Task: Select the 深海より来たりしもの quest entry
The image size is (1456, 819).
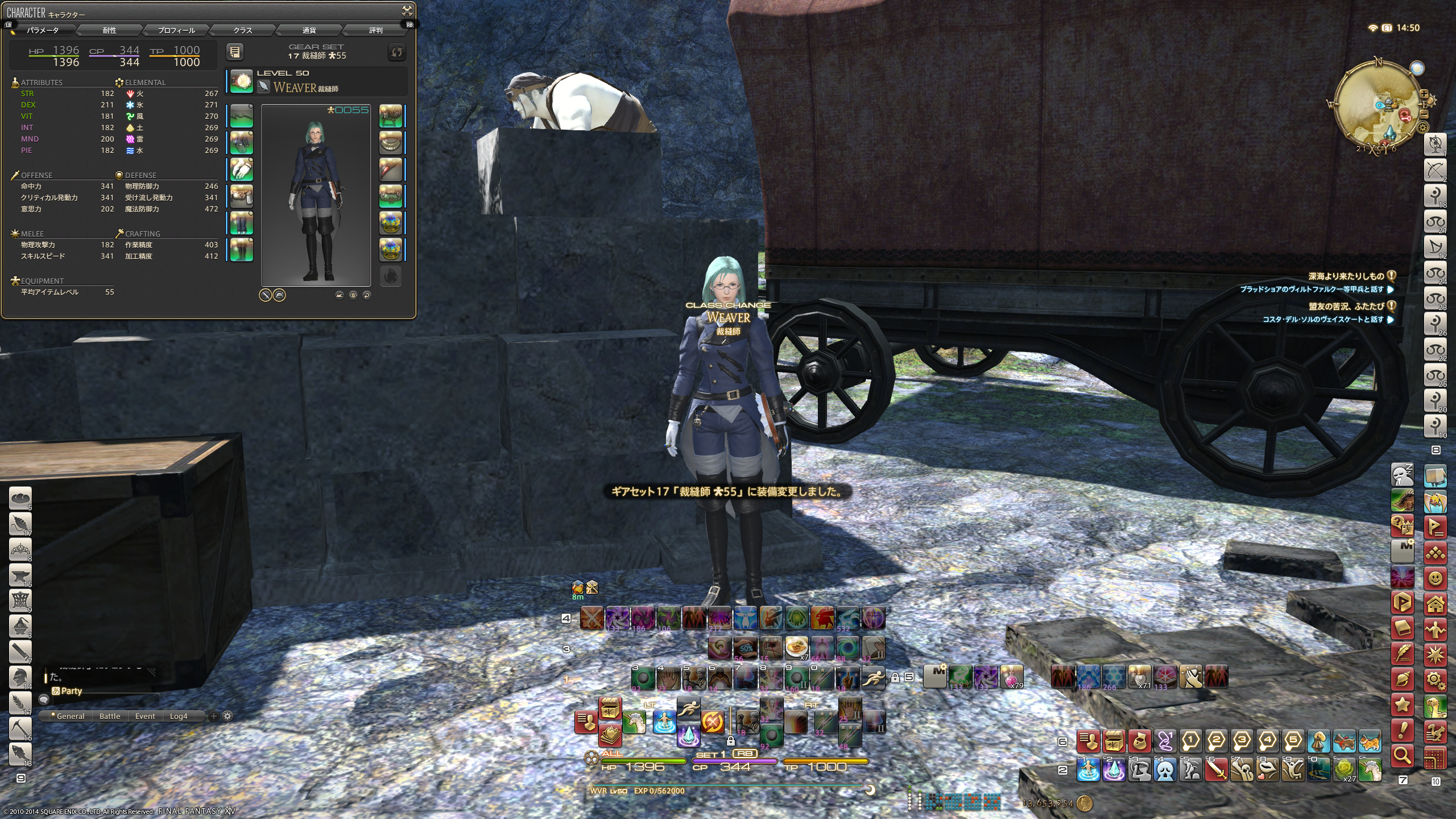Action: 1346,276
